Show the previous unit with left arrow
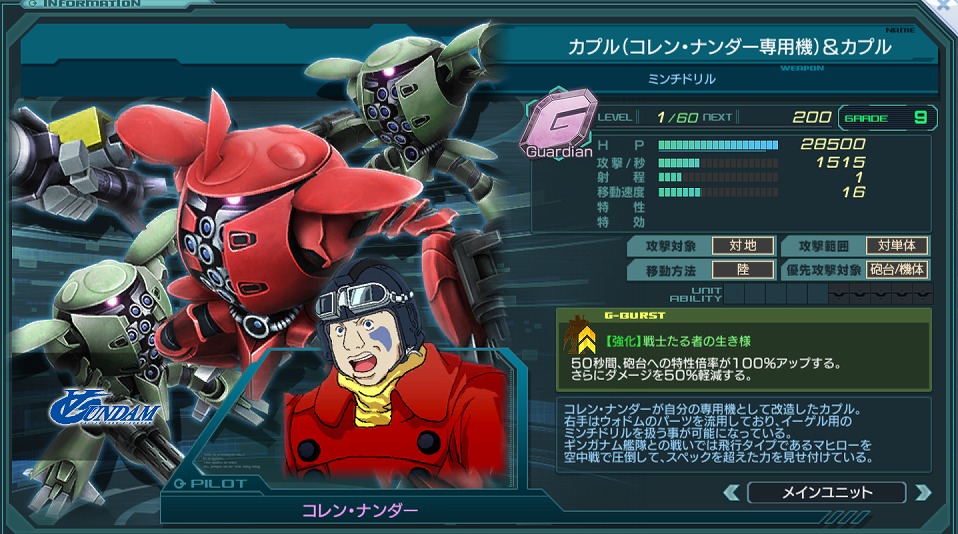This screenshot has width=958, height=534. 732,492
